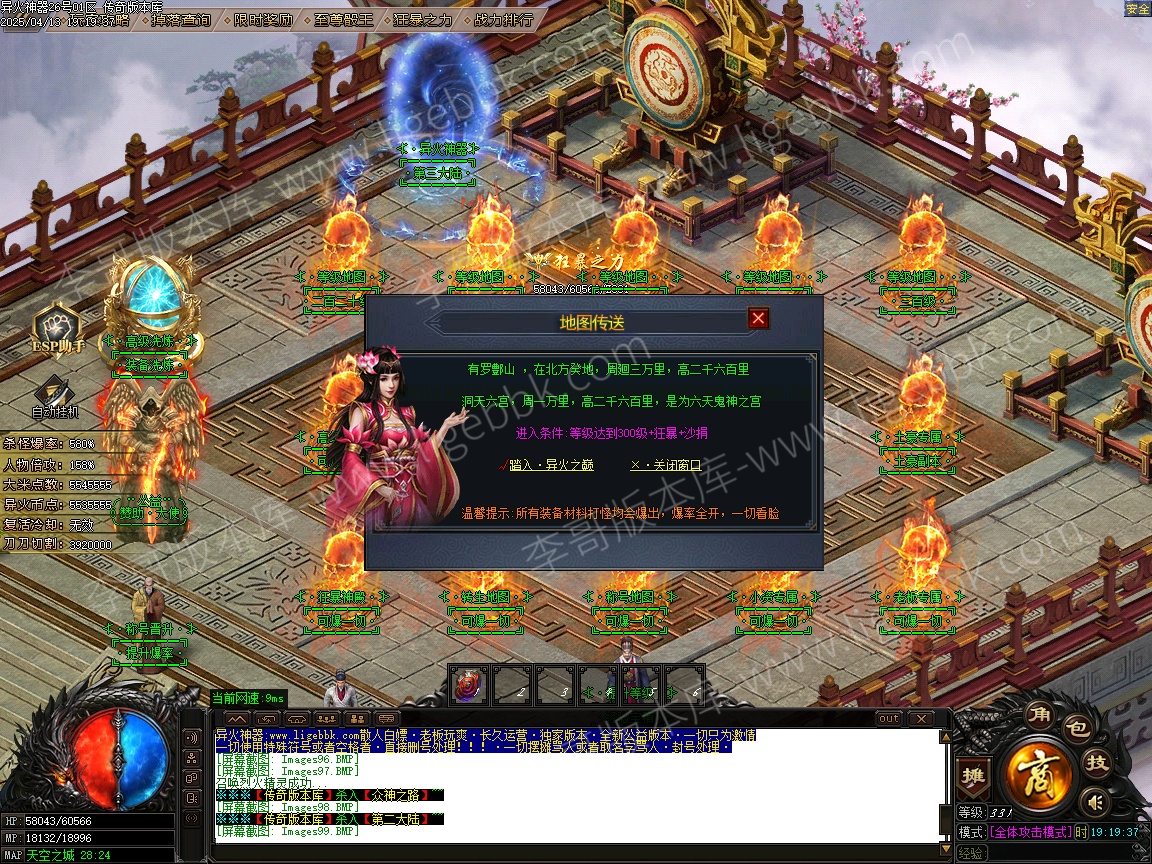Open the skills panel 技 button
The image size is (1152, 864).
(x=1098, y=763)
